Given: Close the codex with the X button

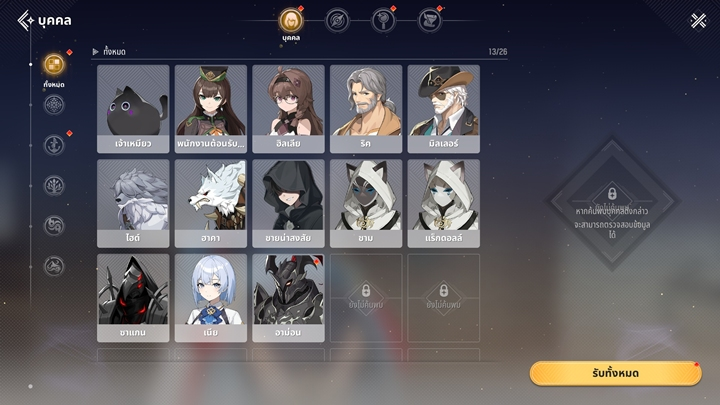Looking at the screenshot, I should pyautogui.click(x=698, y=20).
